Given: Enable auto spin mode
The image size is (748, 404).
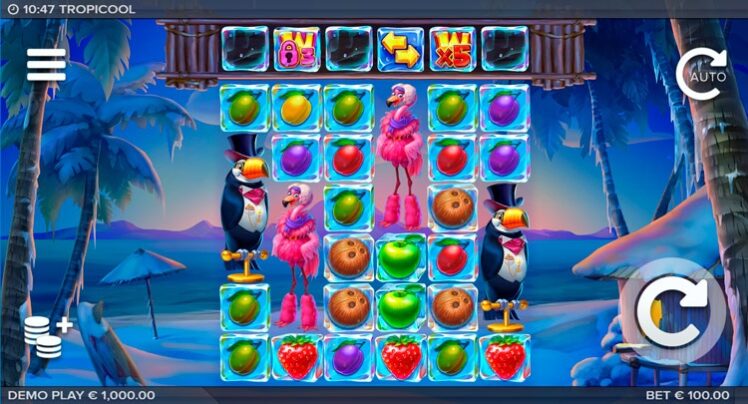Looking at the screenshot, I should 700,73.
